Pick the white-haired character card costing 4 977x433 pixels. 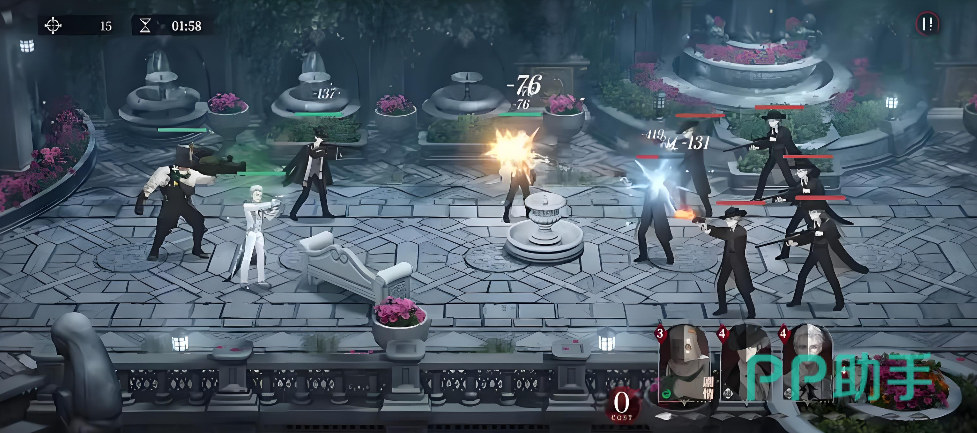[x=808, y=367]
